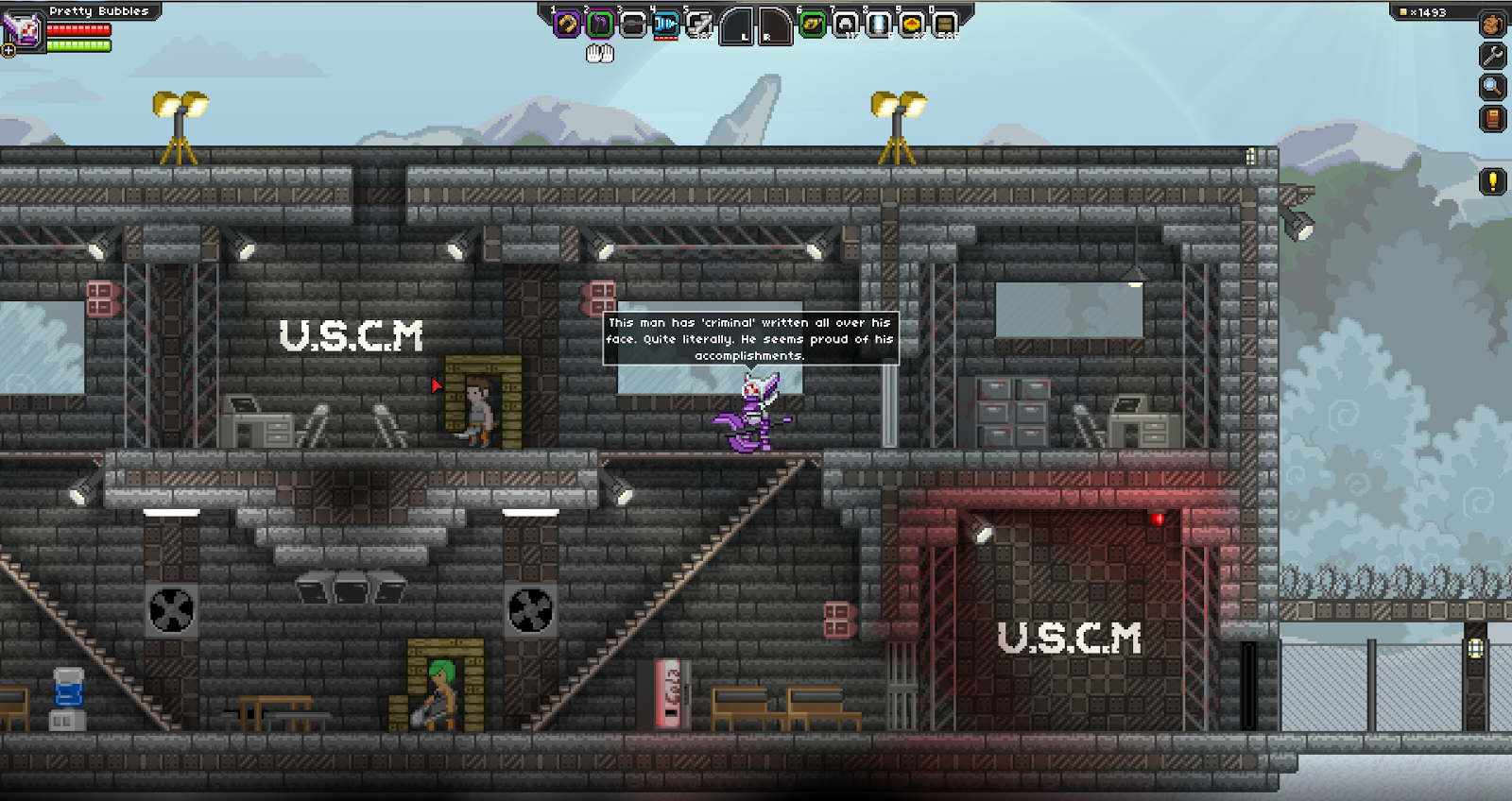Select the golden horseshoe item in slot 1
The height and width of the screenshot is (801, 1512).
[566, 25]
